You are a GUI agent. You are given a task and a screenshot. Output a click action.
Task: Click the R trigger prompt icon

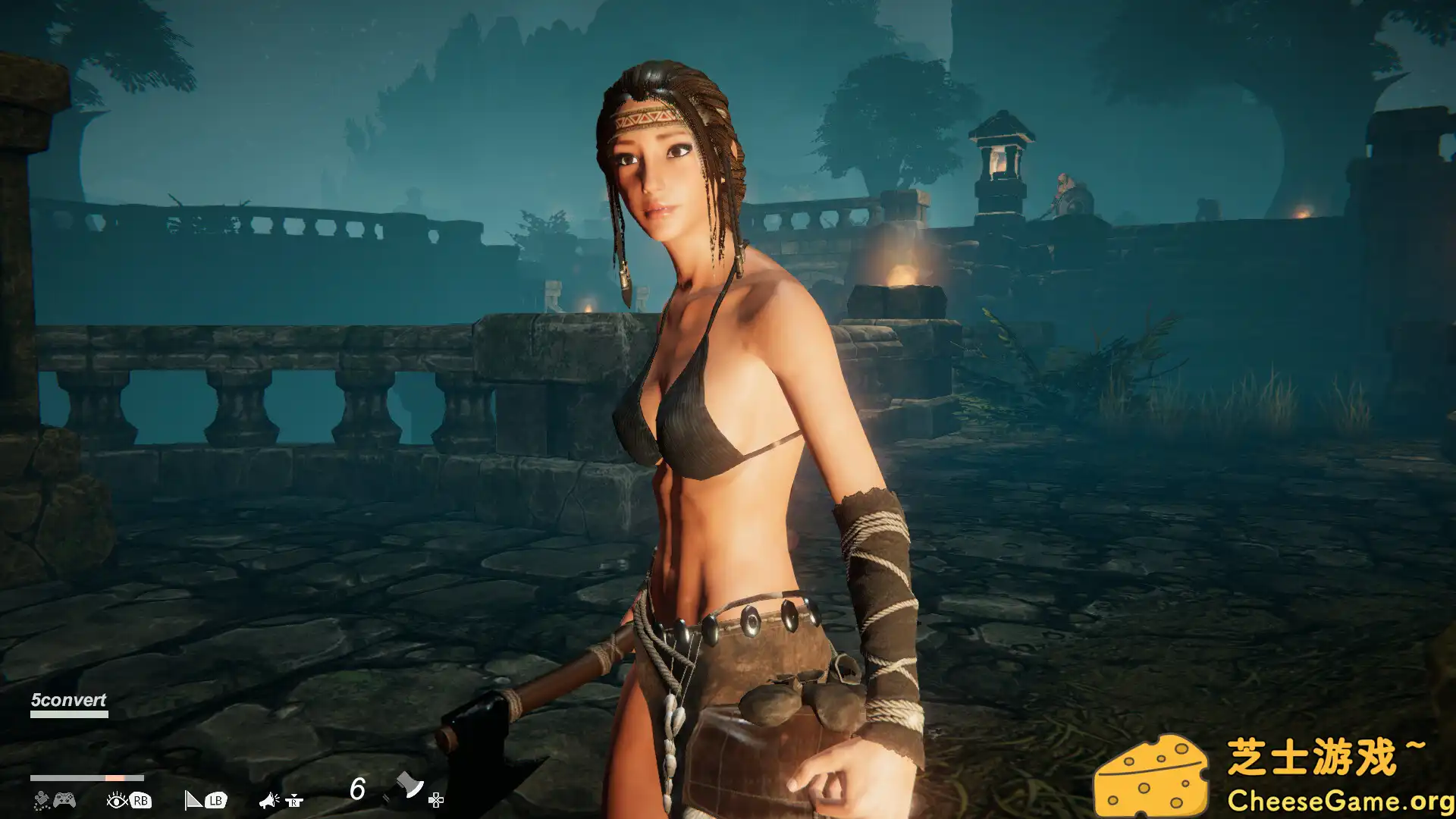coord(293,802)
